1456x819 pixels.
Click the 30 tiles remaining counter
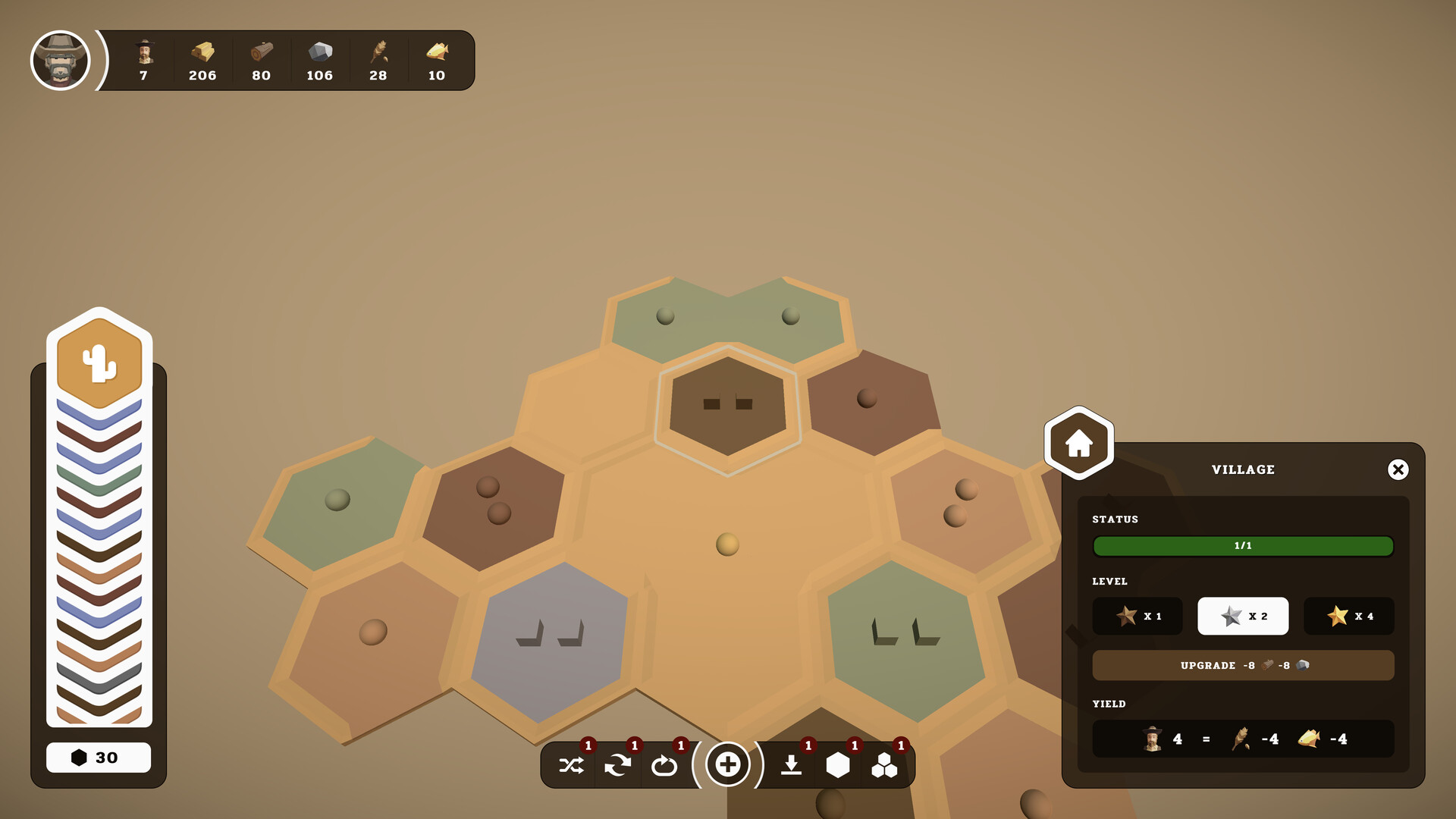coord(99,757)
